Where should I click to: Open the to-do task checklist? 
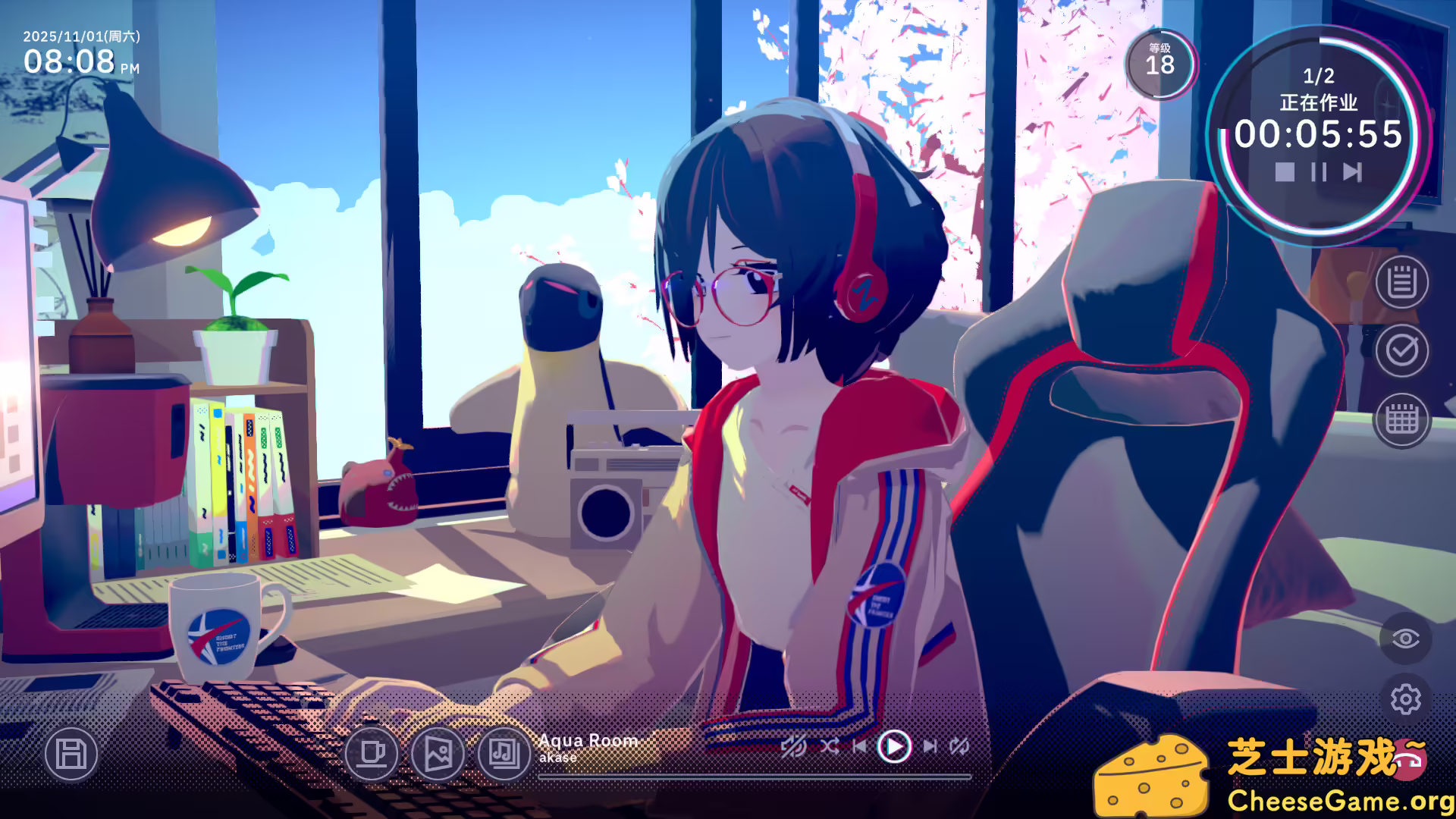[x=1401, y=351]
